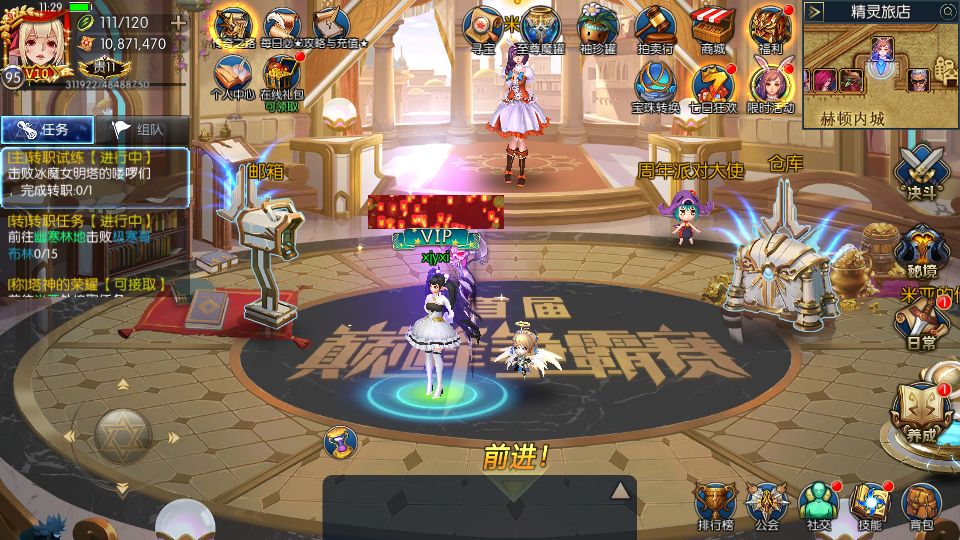This screenshot has height=540, width=960.
Task: Tap the plus button beside stamina
Action: pyautogui.click(x=178, y=22)
